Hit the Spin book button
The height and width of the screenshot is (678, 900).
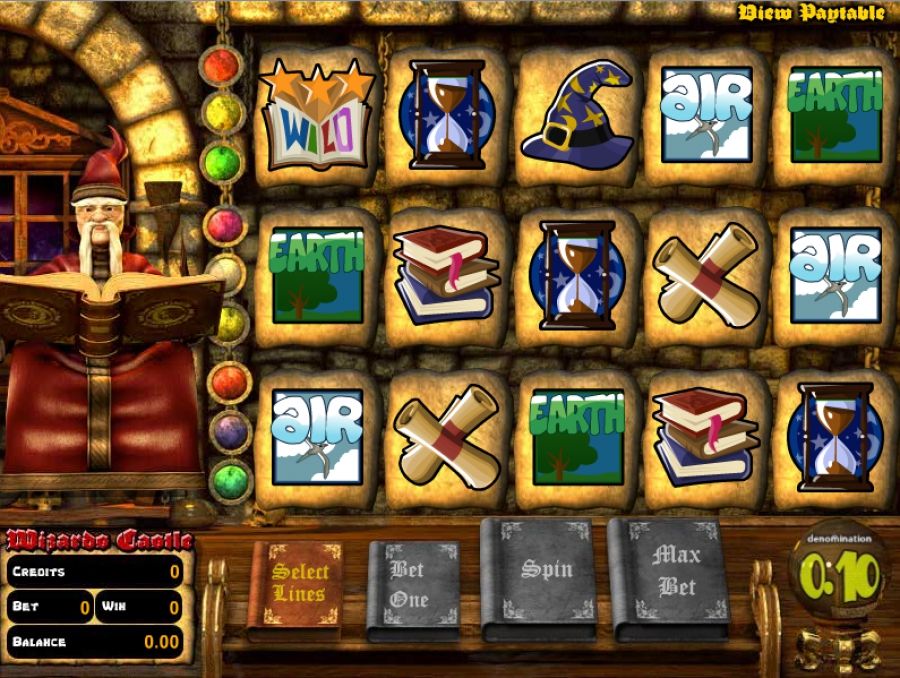(545, 575)
